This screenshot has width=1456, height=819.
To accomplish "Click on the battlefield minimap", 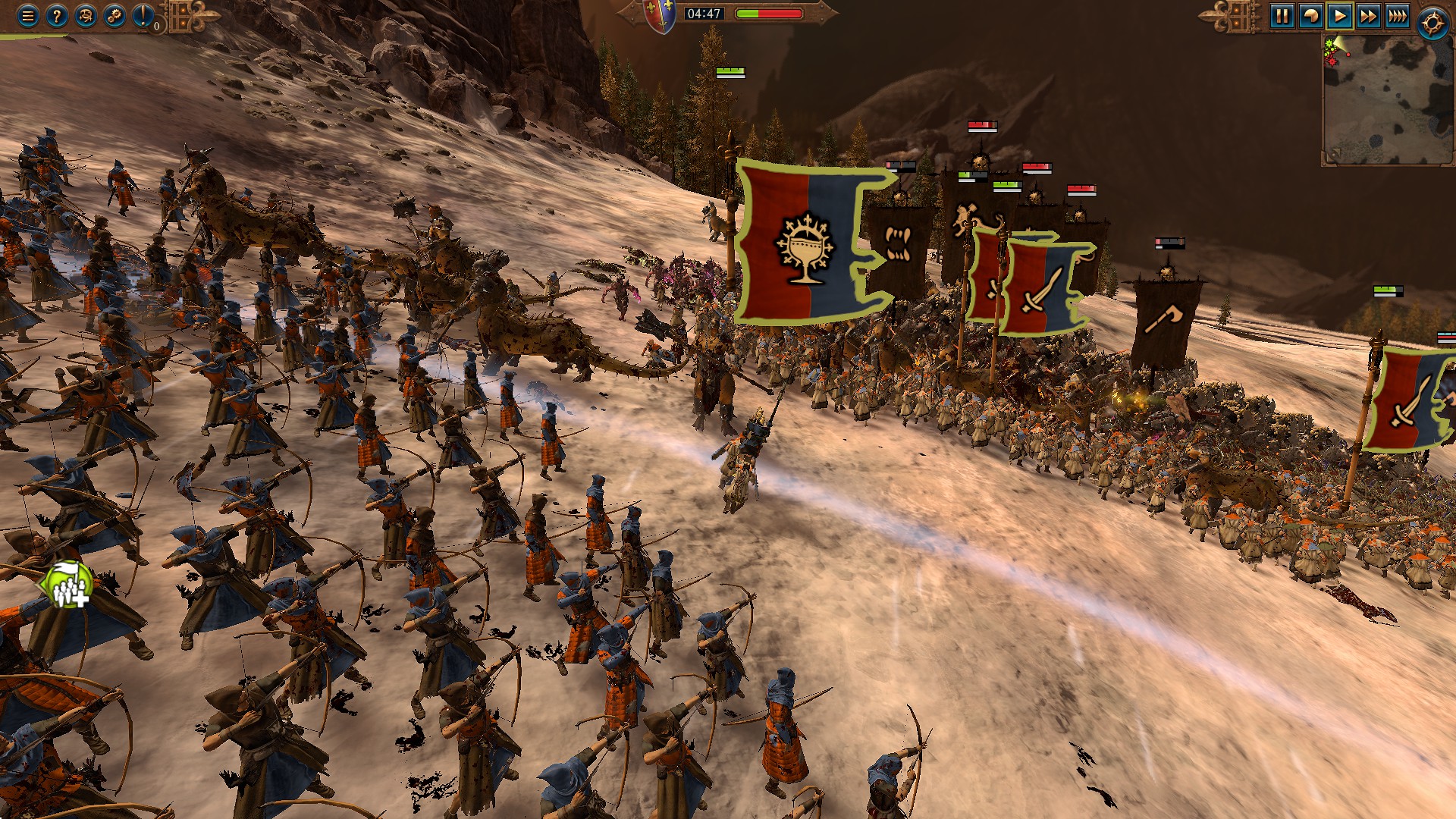I will [x=1388, y=99].
